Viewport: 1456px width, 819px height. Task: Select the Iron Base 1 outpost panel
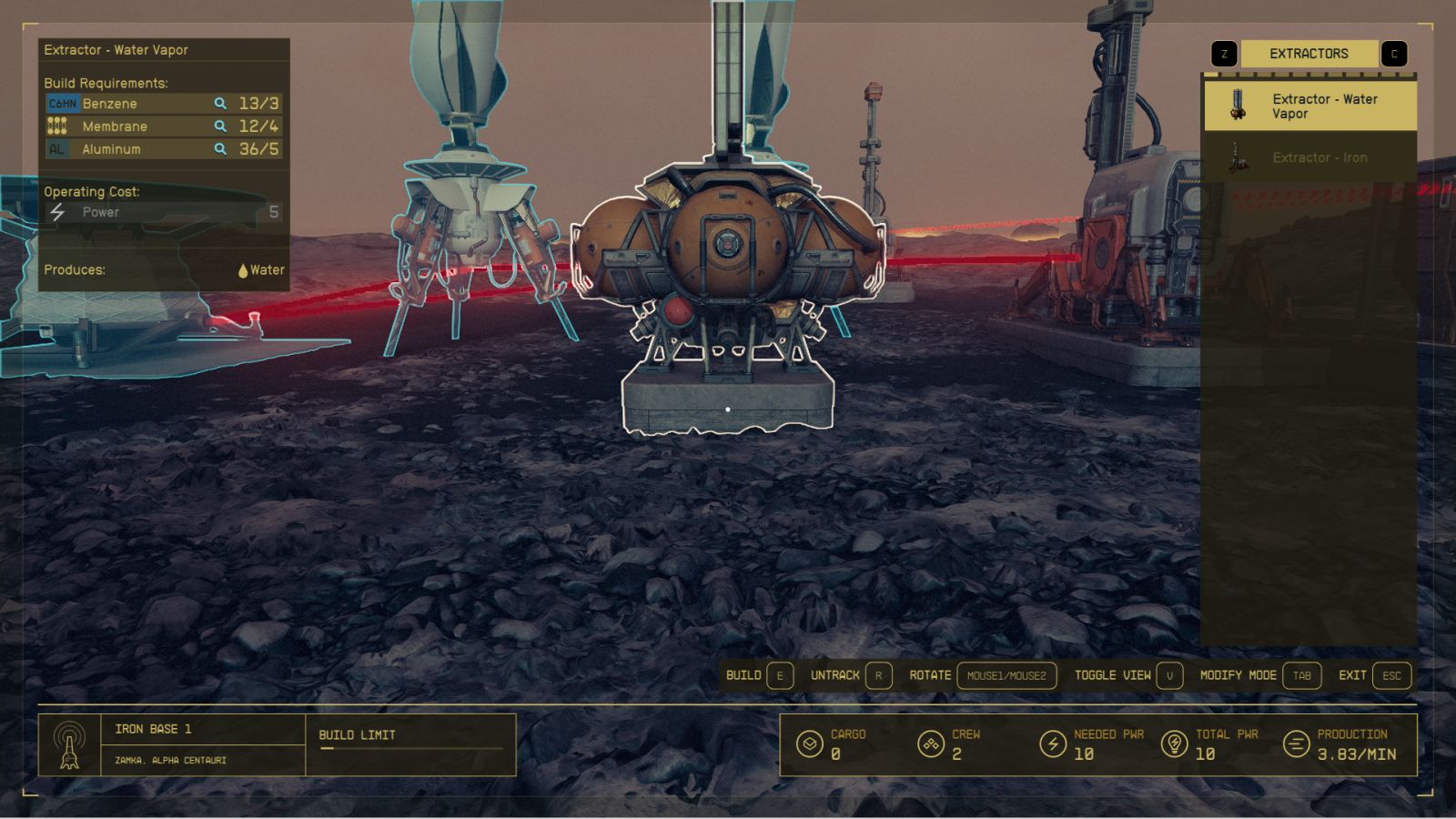(172, 743)
